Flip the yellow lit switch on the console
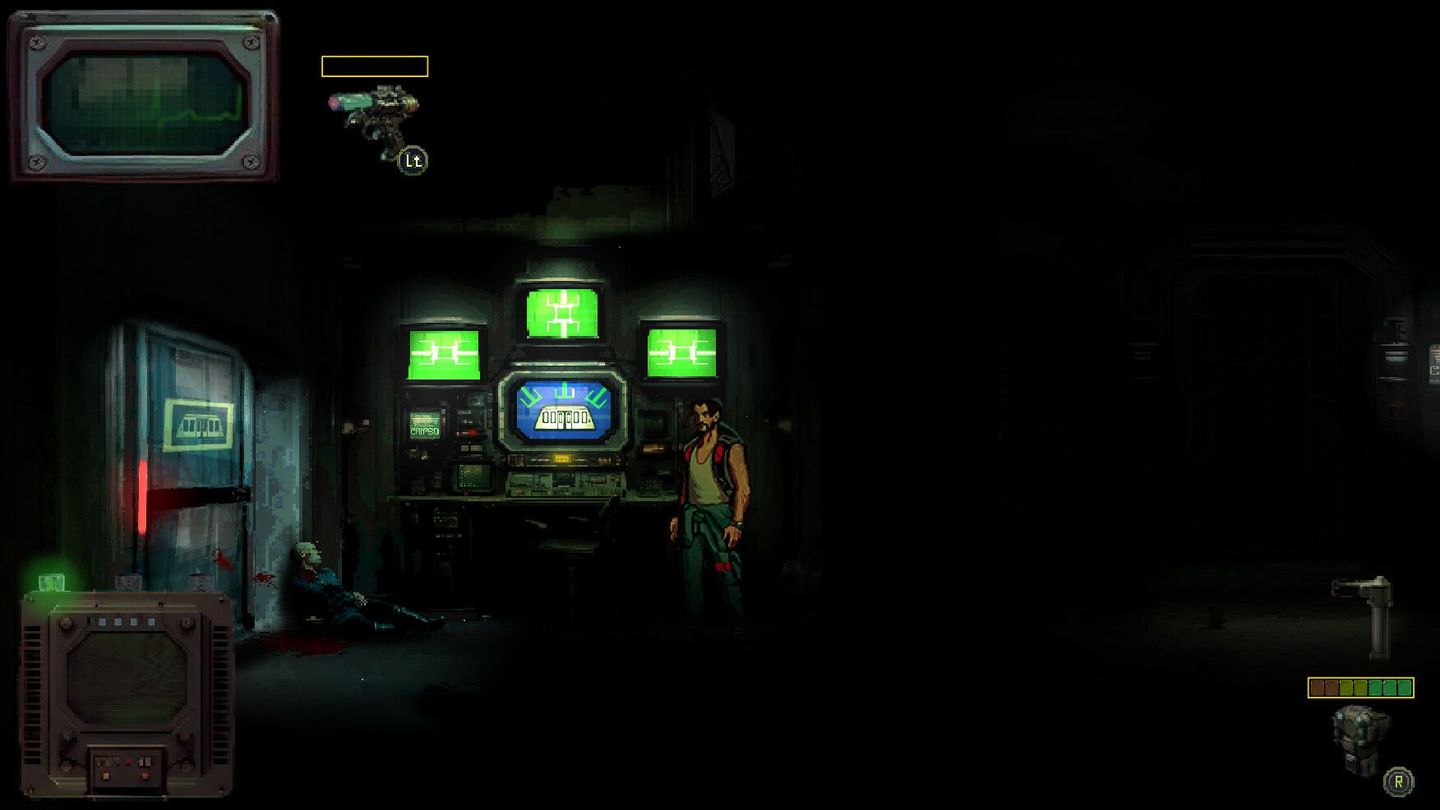The height and width of the screenshot is (810, 1440). click(x=562, y=458)
